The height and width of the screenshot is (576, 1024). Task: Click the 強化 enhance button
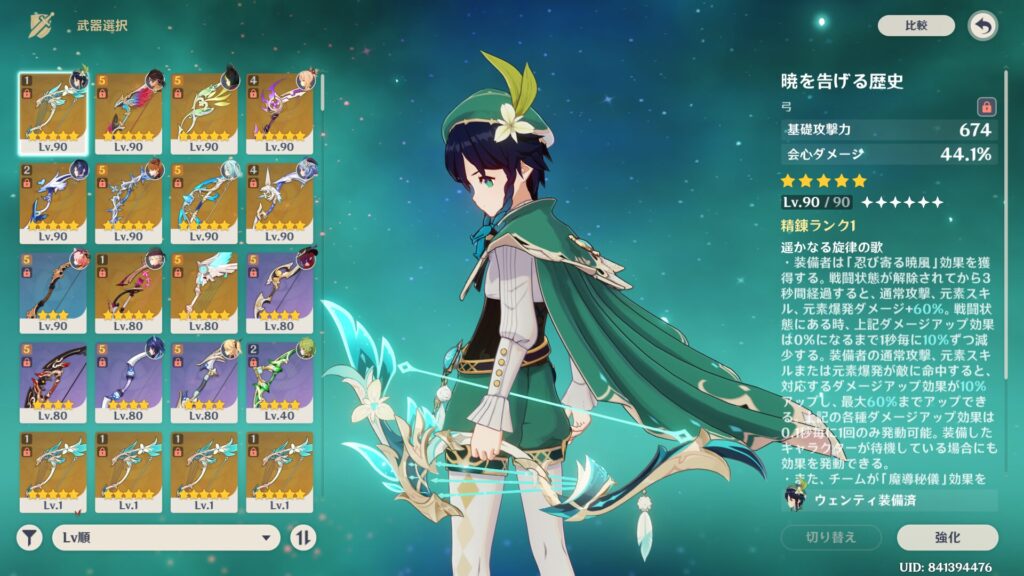coord(947,538)
